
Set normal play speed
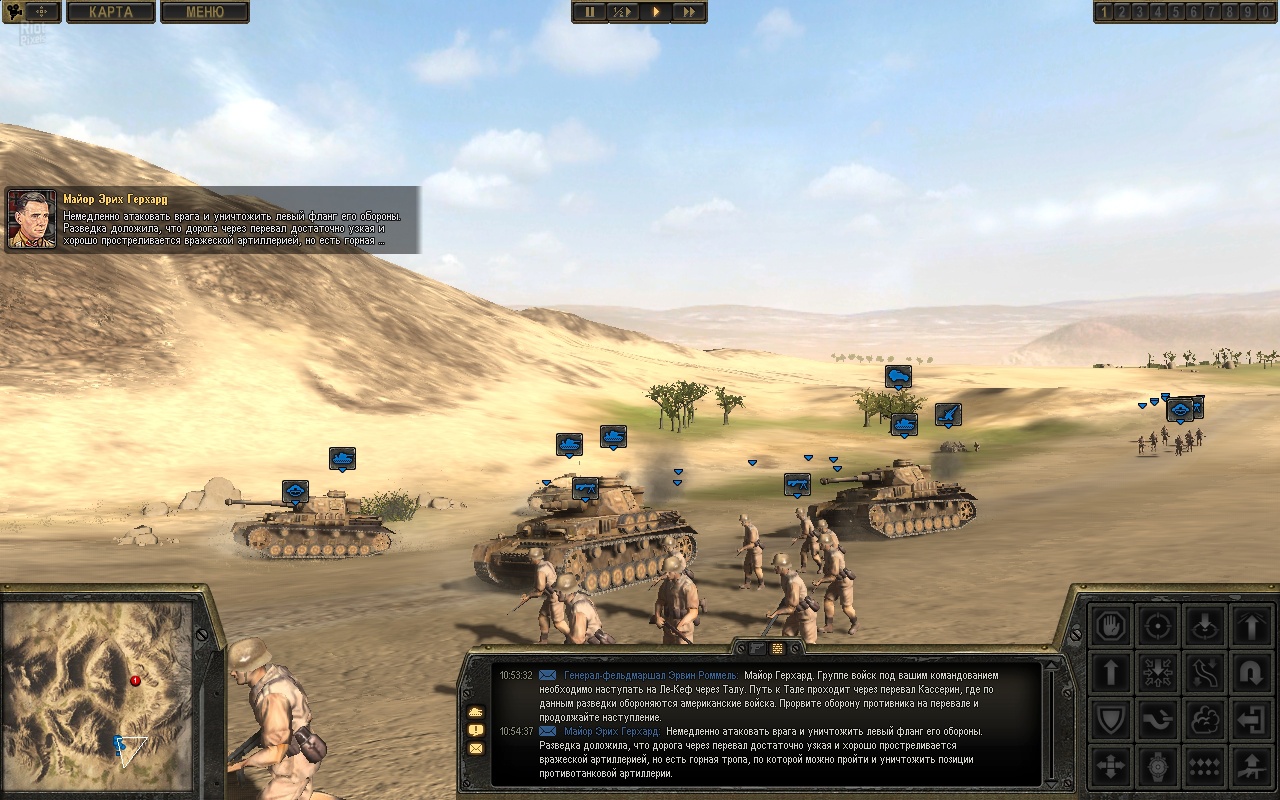[x=656, y=12]
